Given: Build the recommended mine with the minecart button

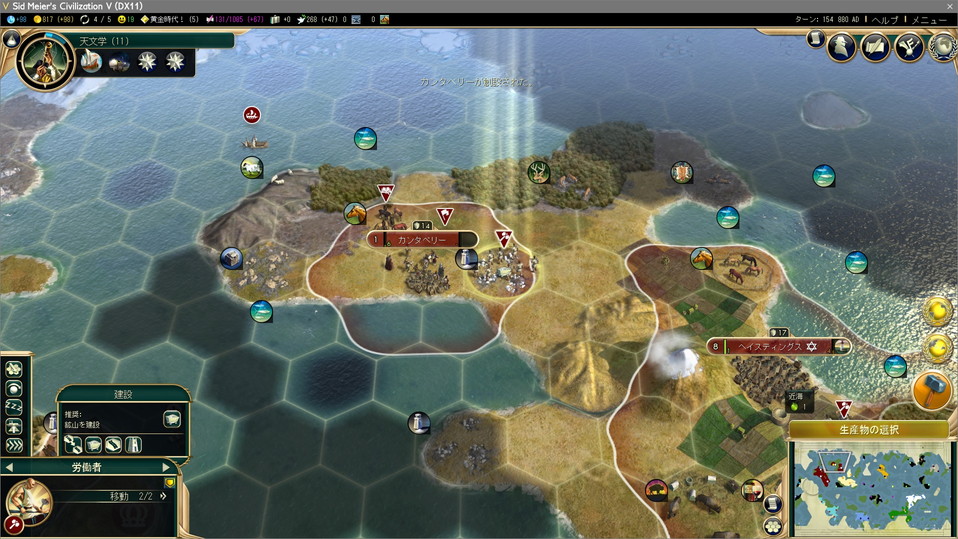Looking at the screenshot, I should point(172,419).
